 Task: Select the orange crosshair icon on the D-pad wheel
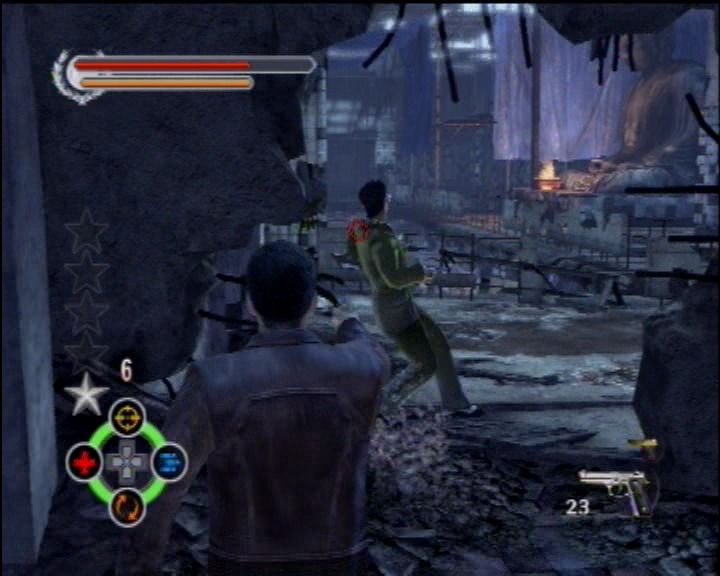tap(127, 416)
